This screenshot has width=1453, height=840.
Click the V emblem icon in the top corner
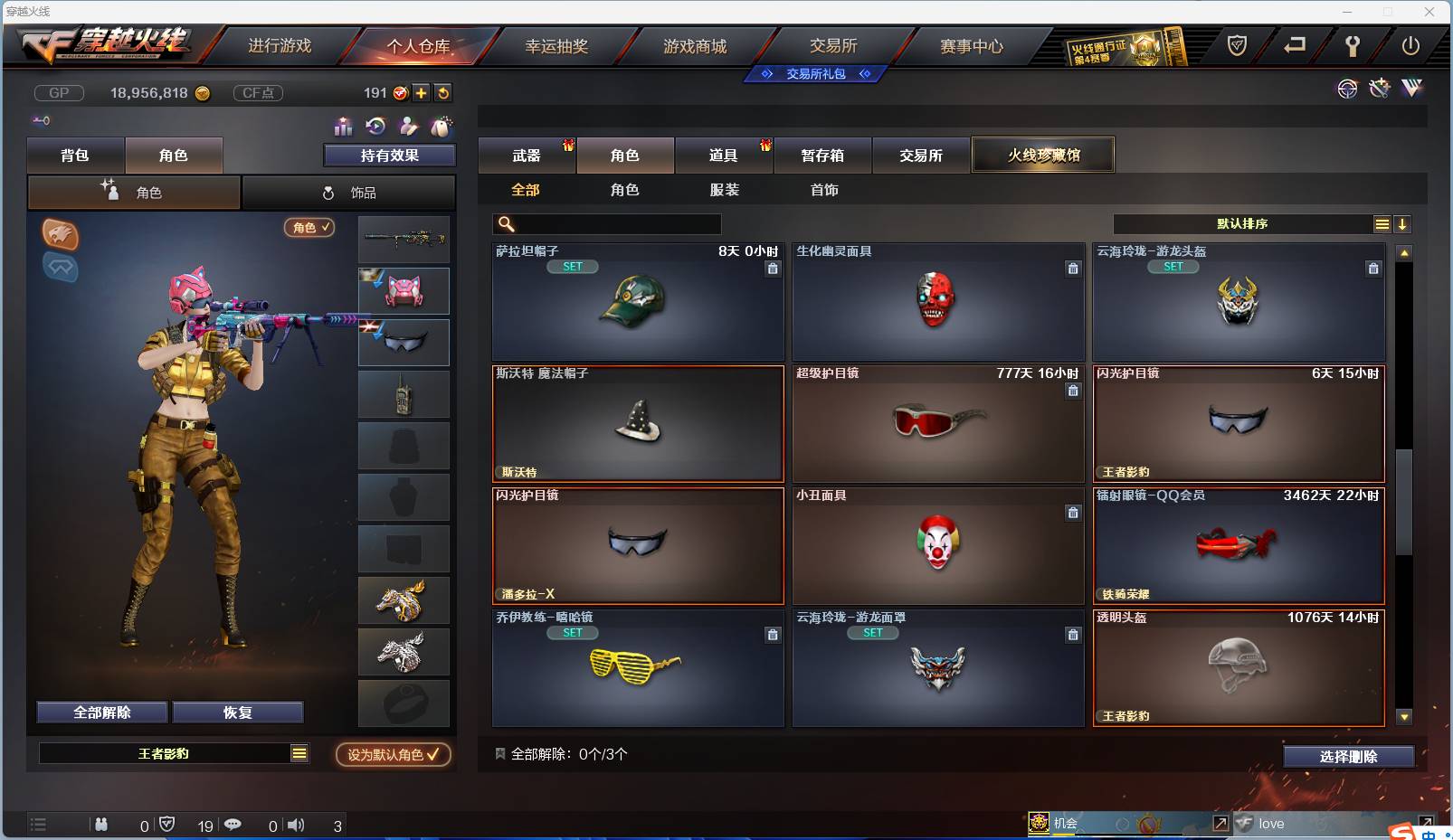click(1410, 89)
